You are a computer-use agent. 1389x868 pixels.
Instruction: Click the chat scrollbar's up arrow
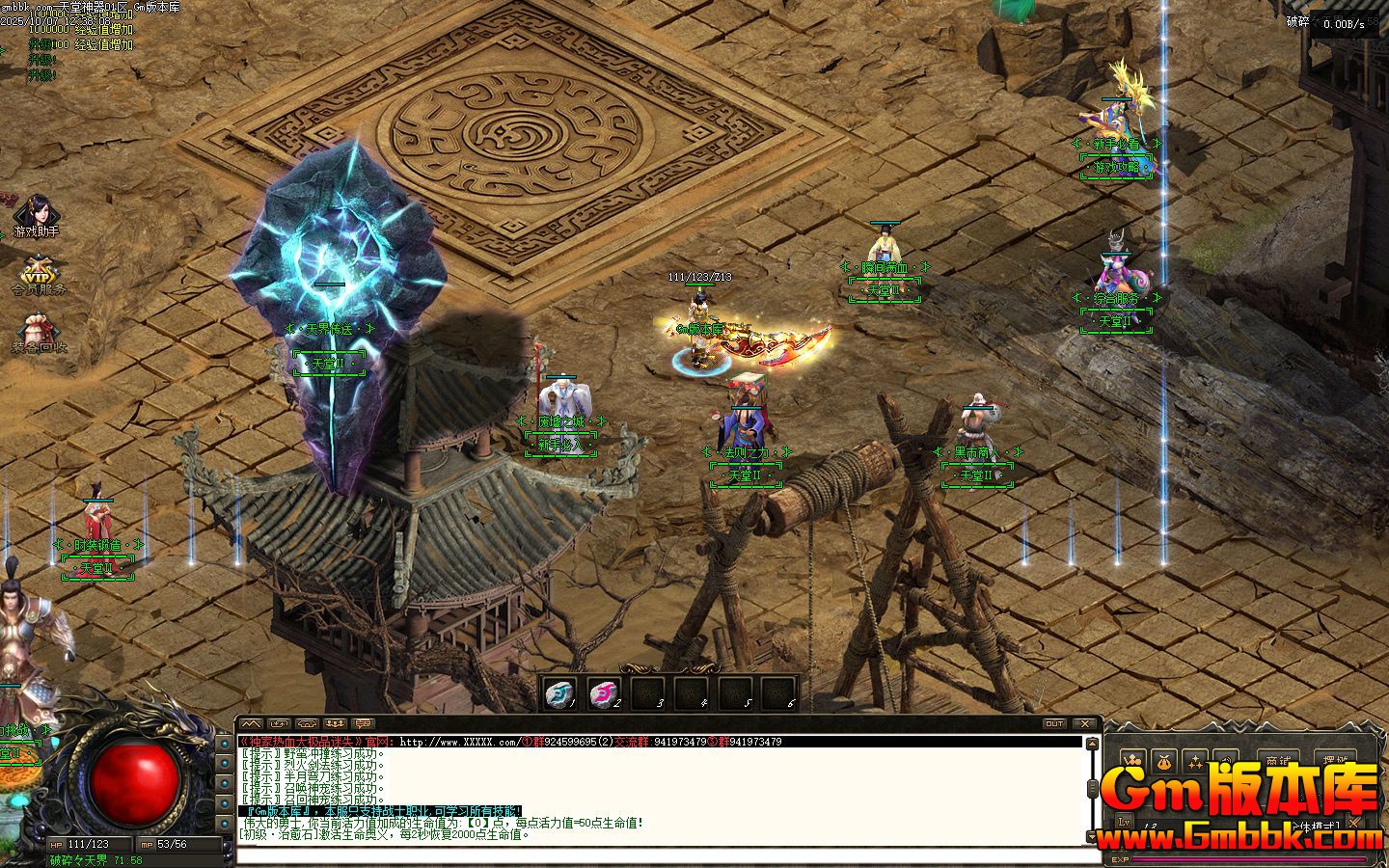(x=1092, y=743)
